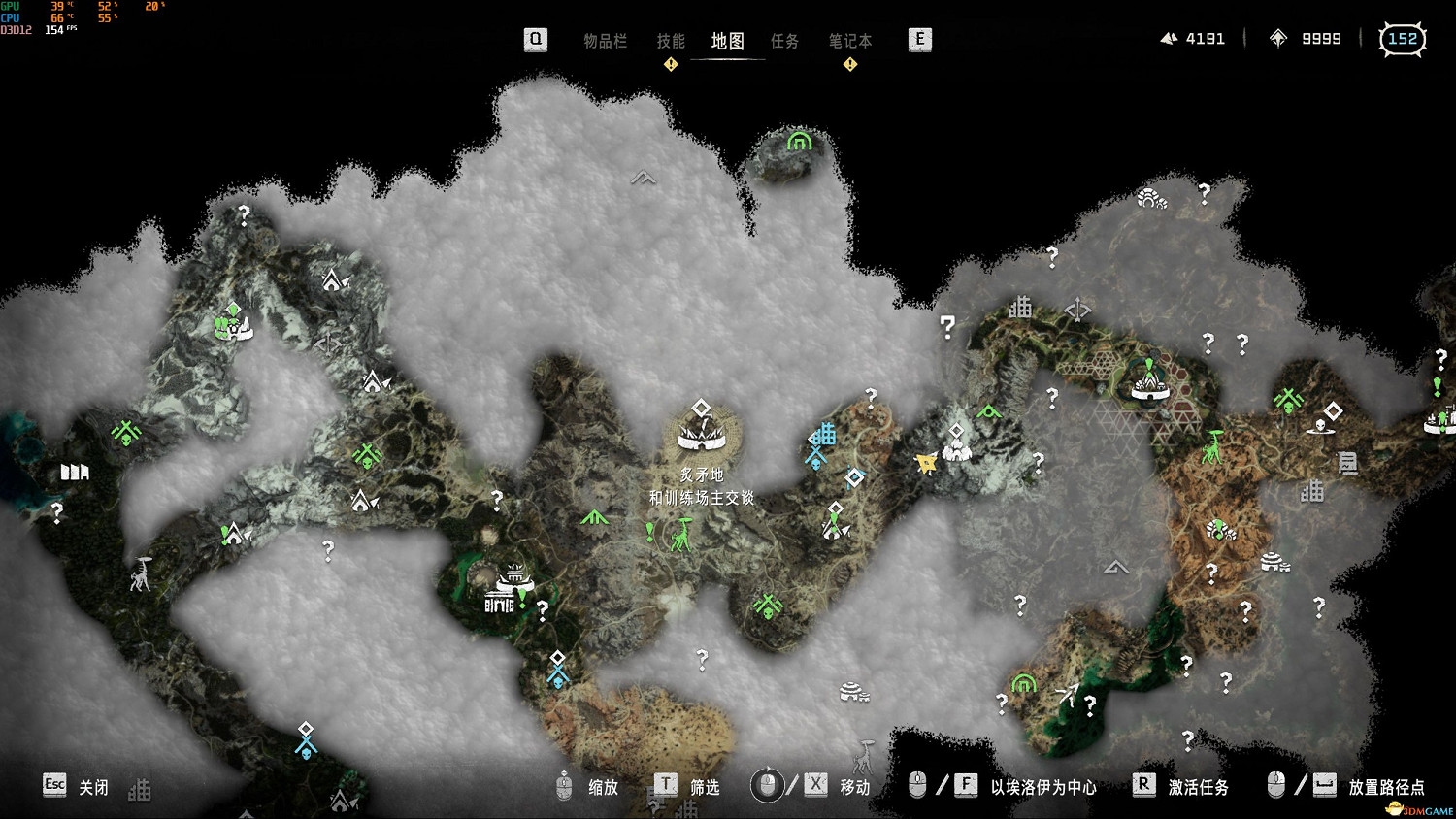Image resolution: width=1456 pixels, height=819 pixels.
Task: Click 放置路径点 to place a waypoint
Action: [x=1386, y=788]
